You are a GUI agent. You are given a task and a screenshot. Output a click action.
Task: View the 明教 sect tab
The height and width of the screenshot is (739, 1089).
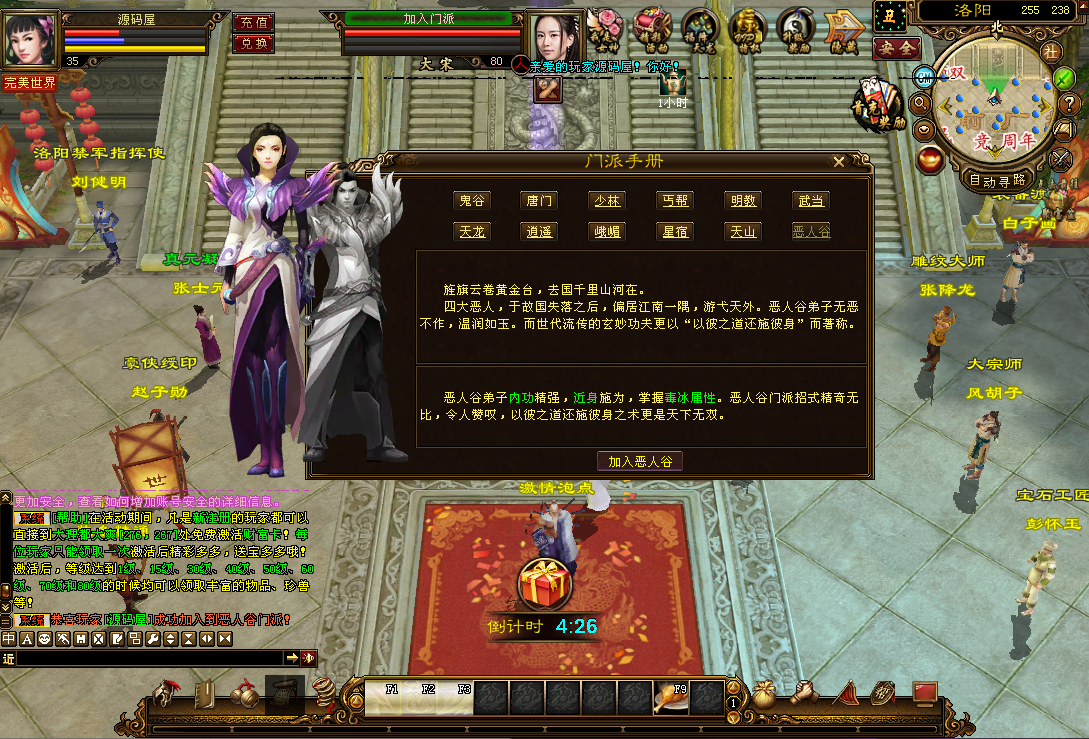[743, 201]
